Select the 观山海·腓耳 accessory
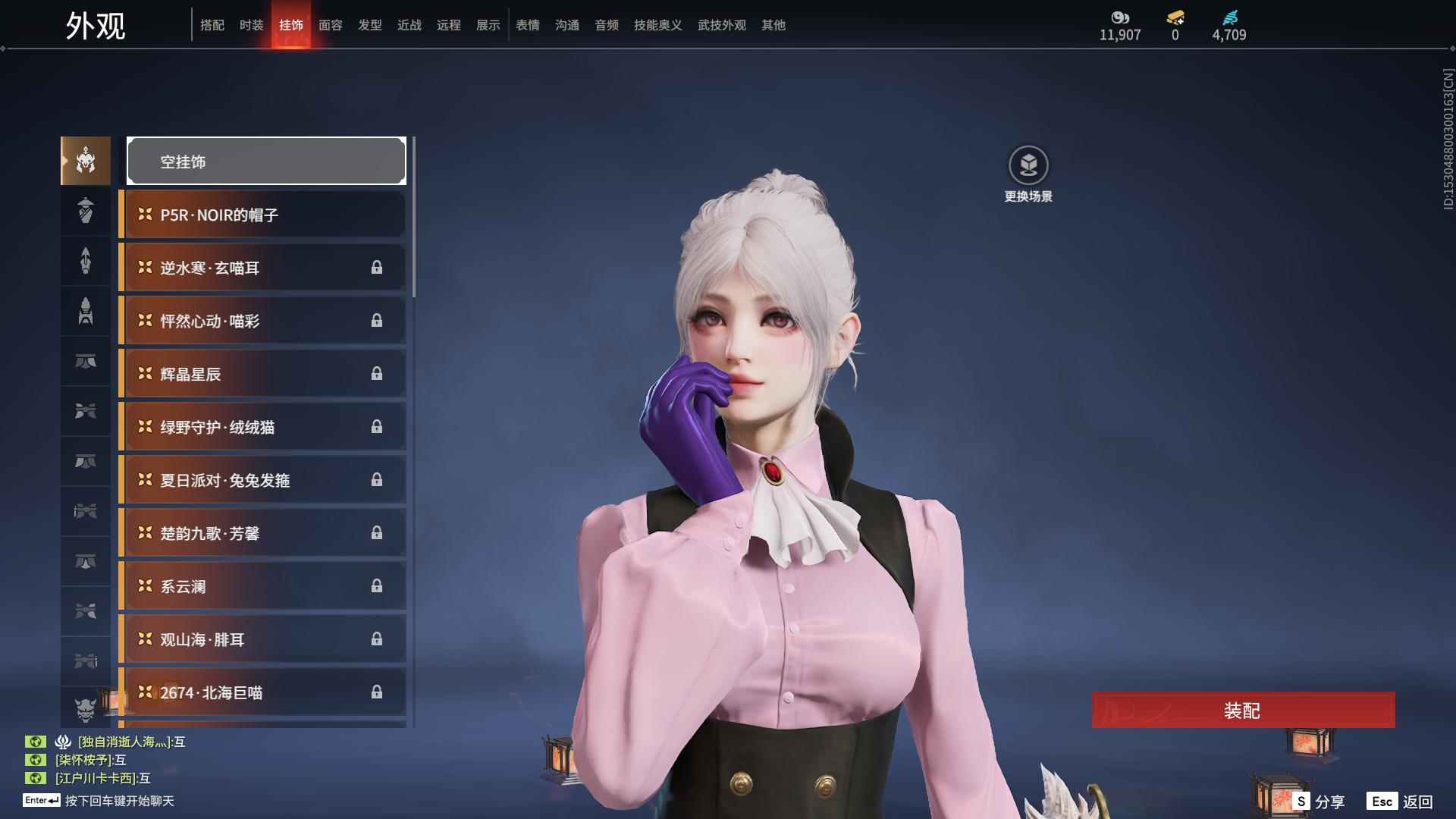This screenshot has width=1456, height=819. pos(262,639)
